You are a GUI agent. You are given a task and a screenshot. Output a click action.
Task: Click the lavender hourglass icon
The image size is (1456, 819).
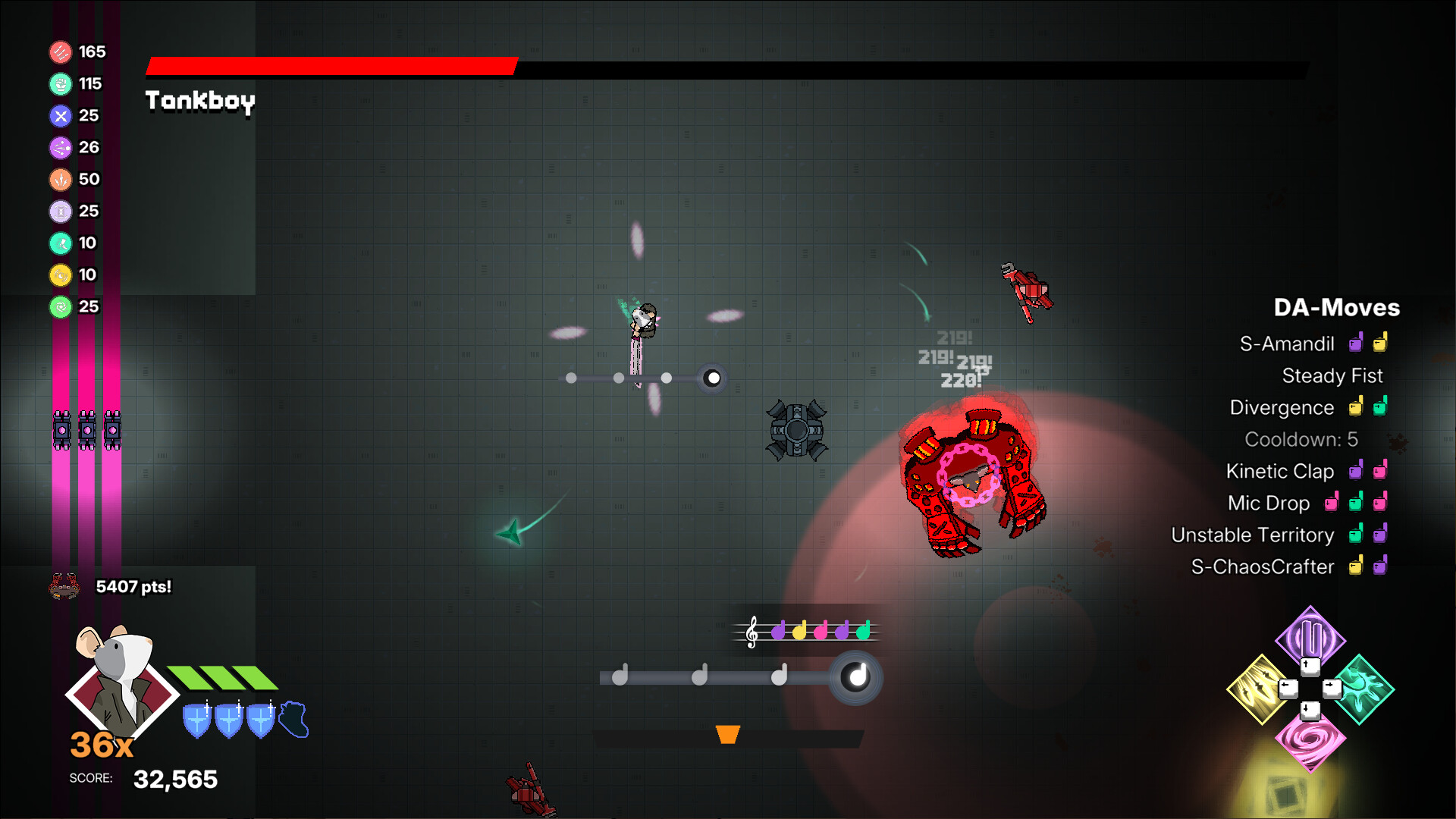click(x=60, y=211)
